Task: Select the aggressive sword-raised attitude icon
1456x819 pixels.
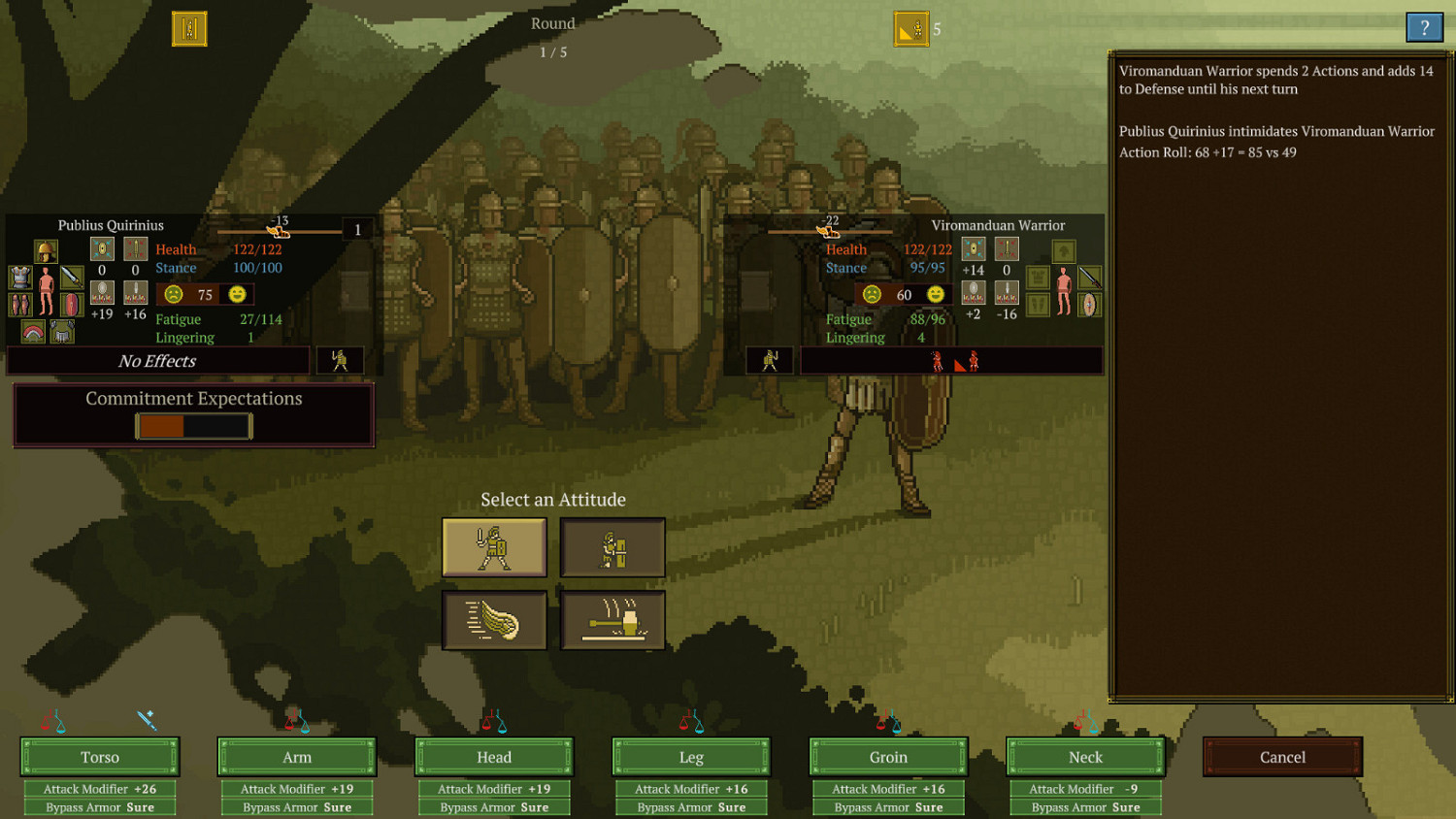Action: [x=494, y=547]
